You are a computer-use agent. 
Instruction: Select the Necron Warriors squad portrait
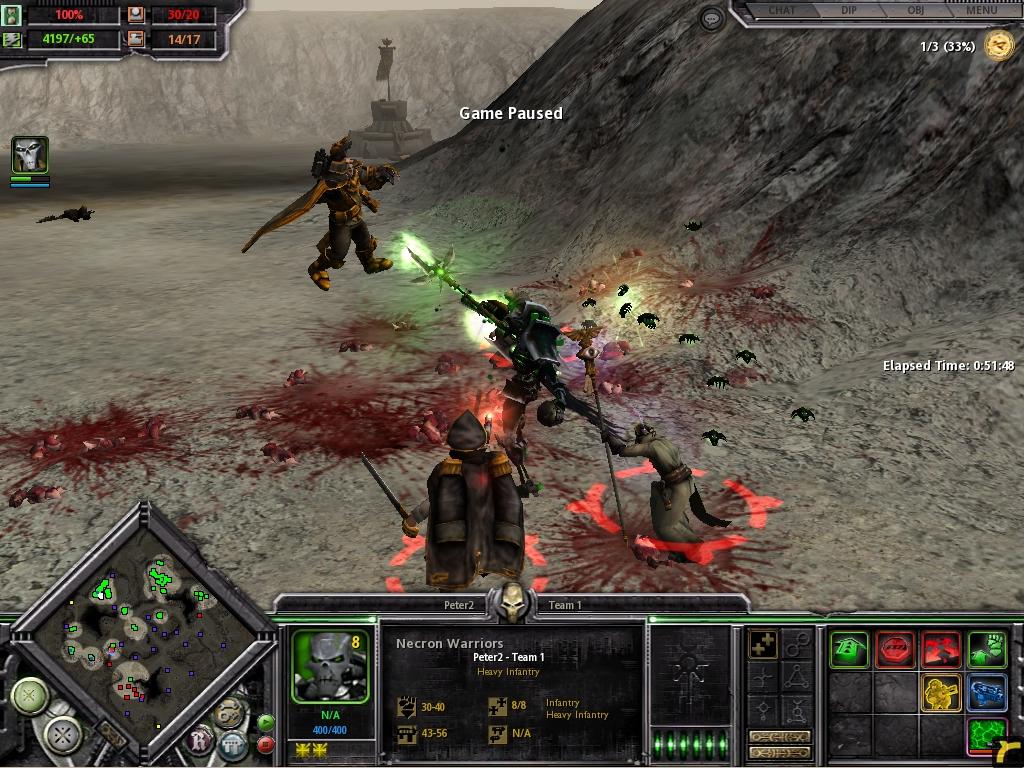331,666
